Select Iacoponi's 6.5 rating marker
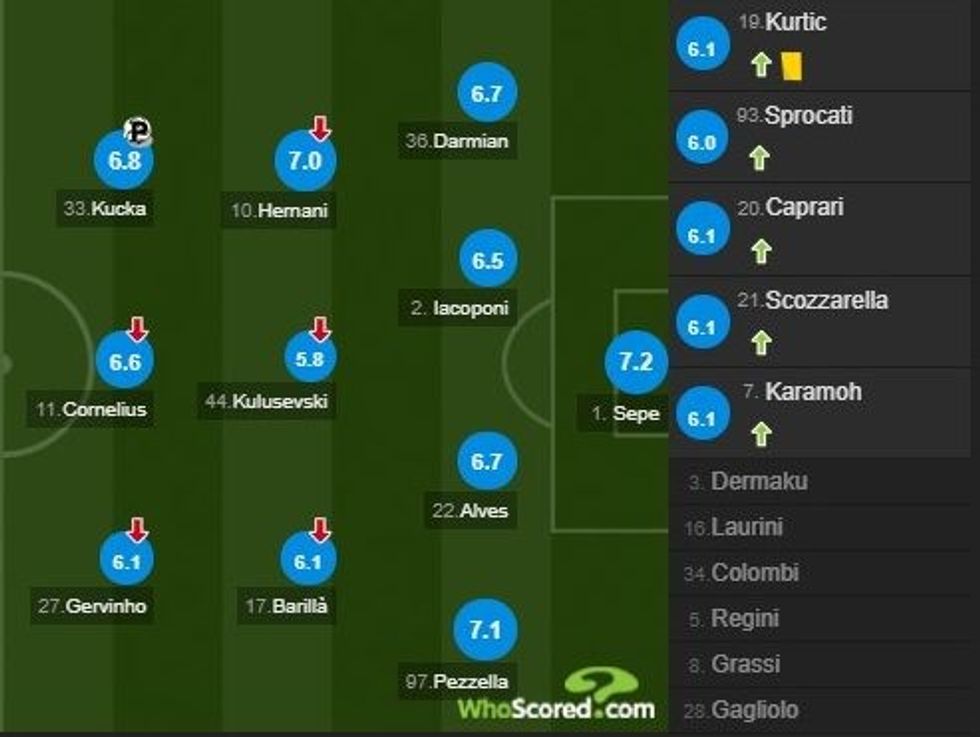The height and width of the screenshot is (737, 980). (488, 260)
